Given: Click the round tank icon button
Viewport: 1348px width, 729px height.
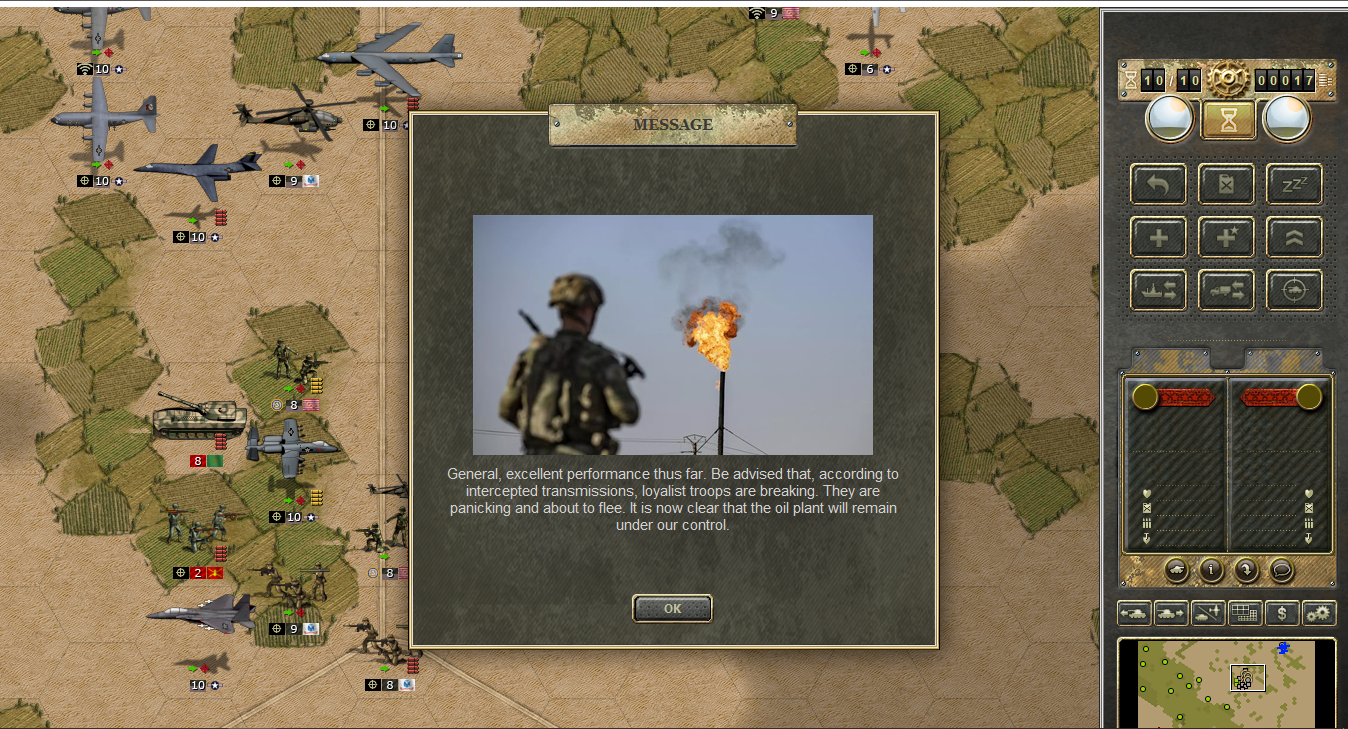Looking at the screenshot, I should [1177, 570].
